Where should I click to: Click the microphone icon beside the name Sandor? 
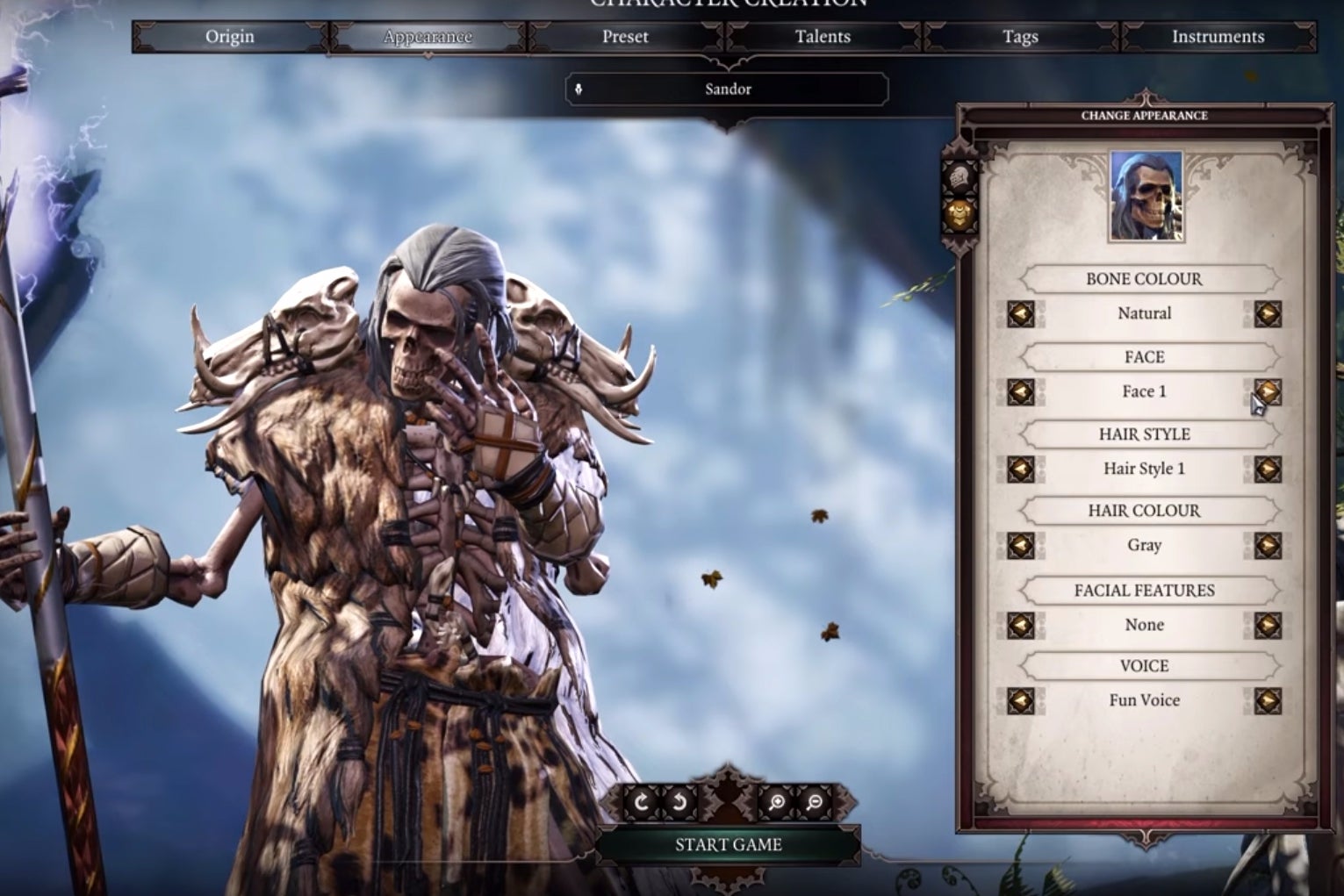tap(580, 89)
